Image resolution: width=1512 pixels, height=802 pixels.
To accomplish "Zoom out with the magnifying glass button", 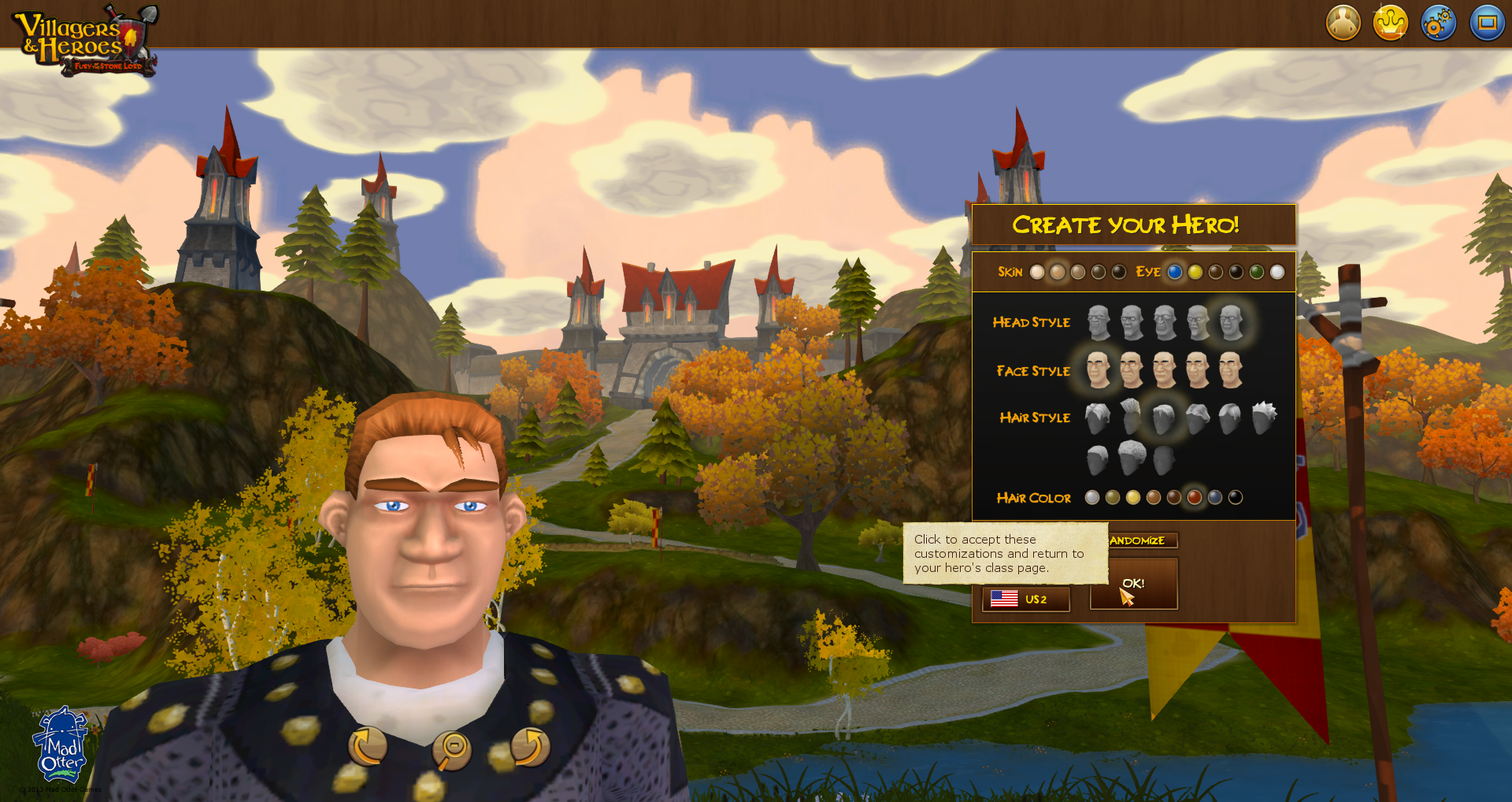I will [452, 750].
